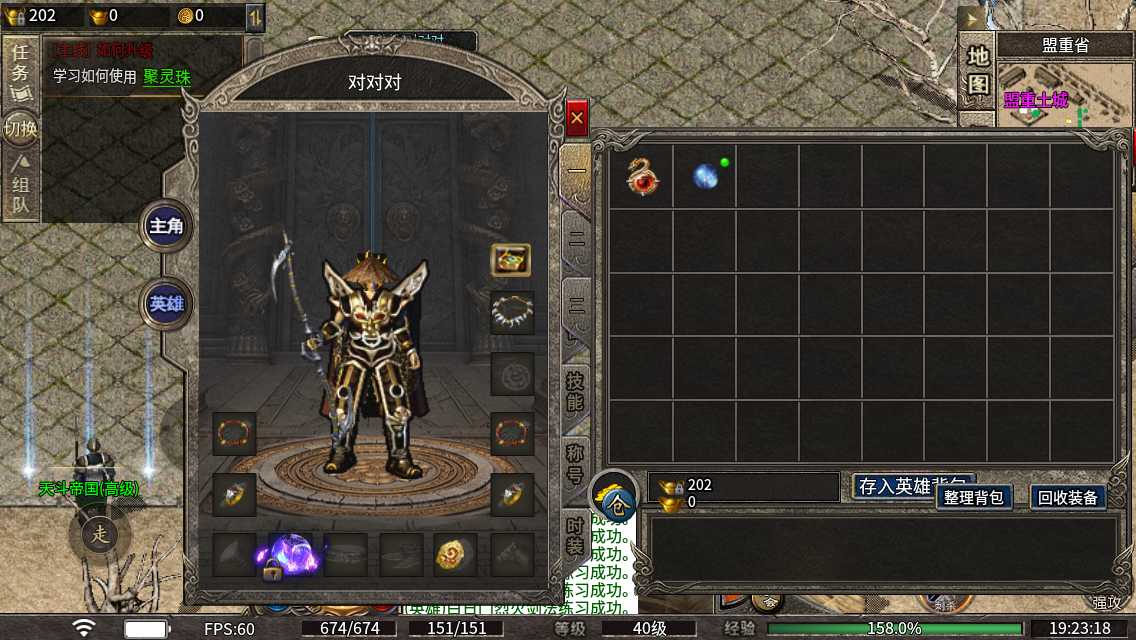Open the 时装 costume tab

[x=576, y=533]
